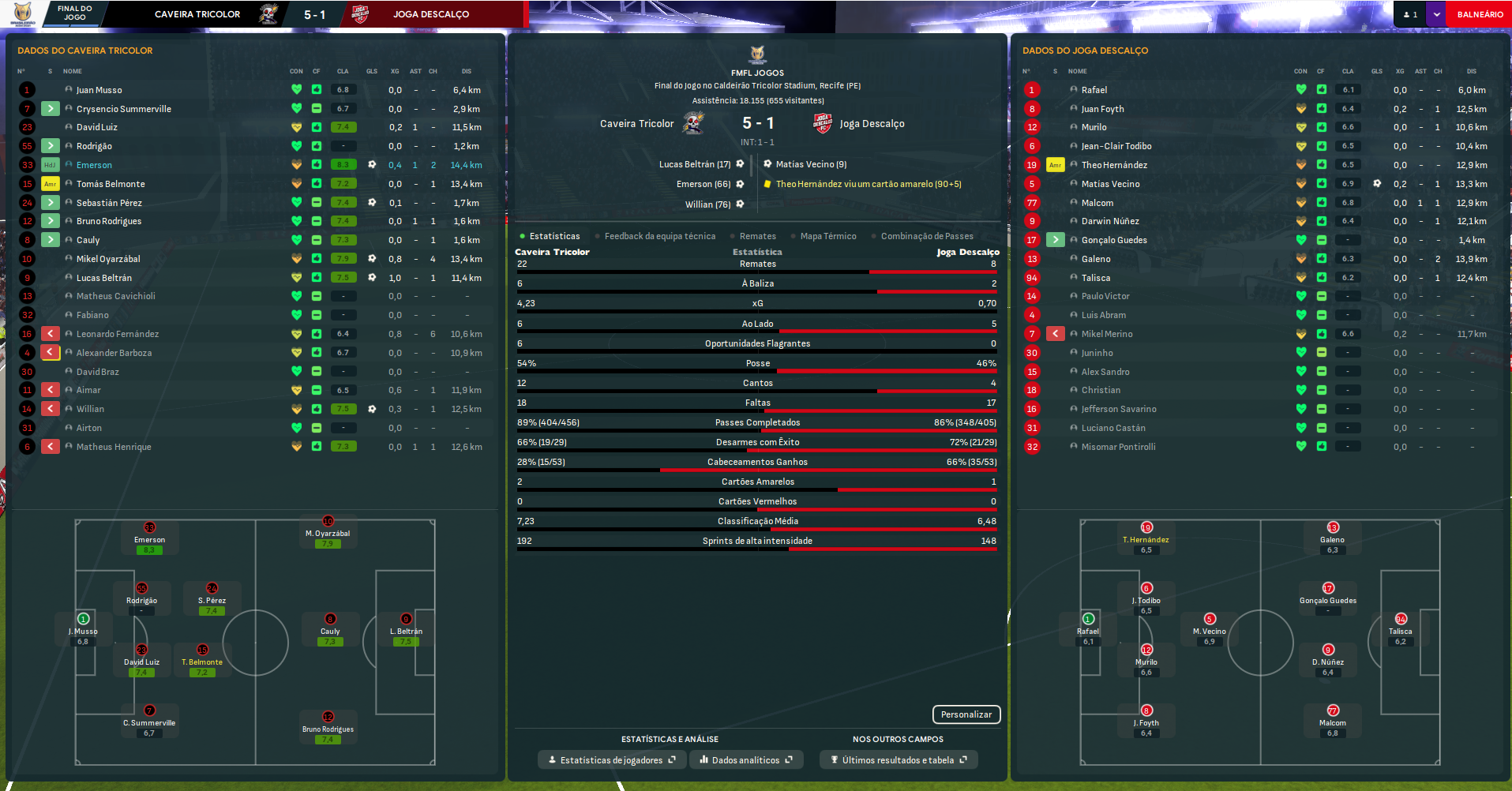Select Mikel Oyarzábal player row

click(108, 259)
